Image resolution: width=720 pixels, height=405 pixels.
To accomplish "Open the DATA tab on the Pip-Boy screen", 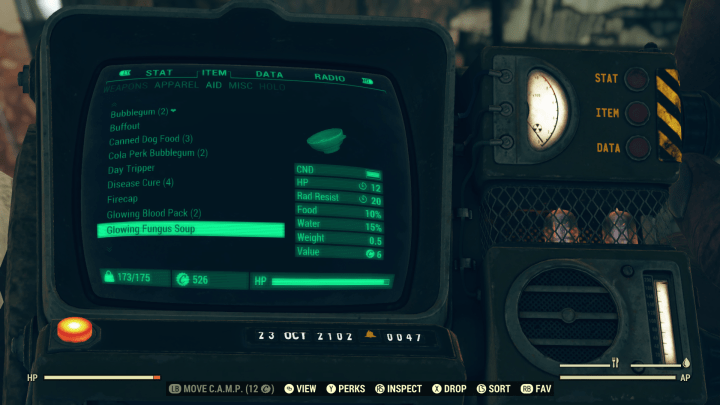I will tap(269, 75).
